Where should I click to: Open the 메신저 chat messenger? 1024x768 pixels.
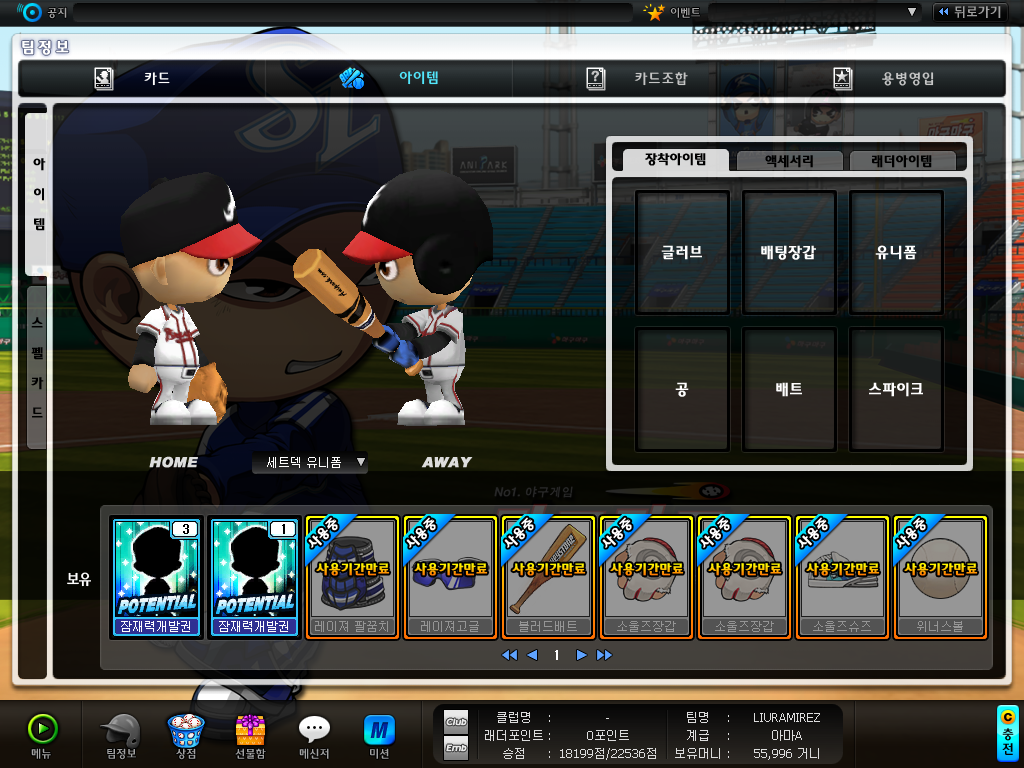(314, 737)
